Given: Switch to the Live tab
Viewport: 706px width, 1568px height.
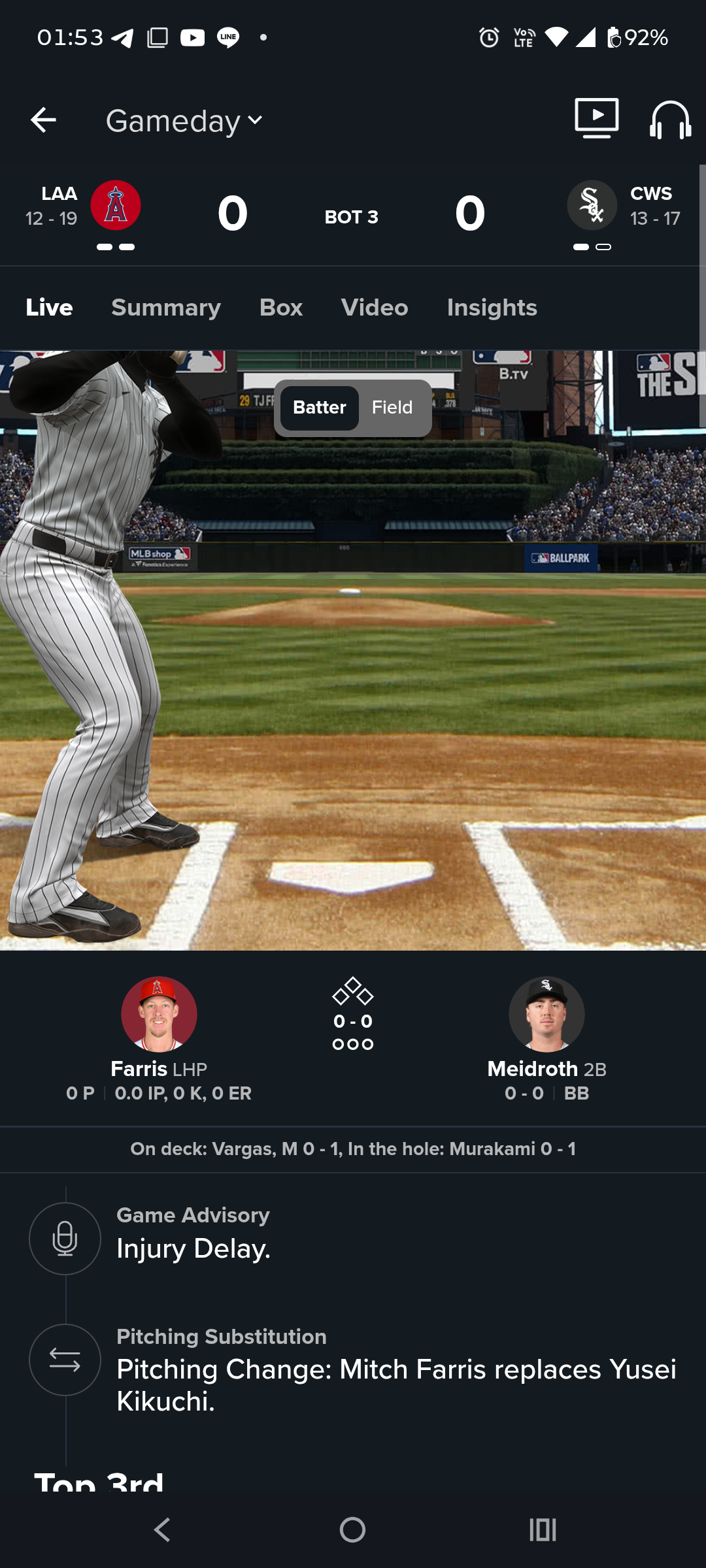Looking at the screenshot, I should (x=49, y=308).
